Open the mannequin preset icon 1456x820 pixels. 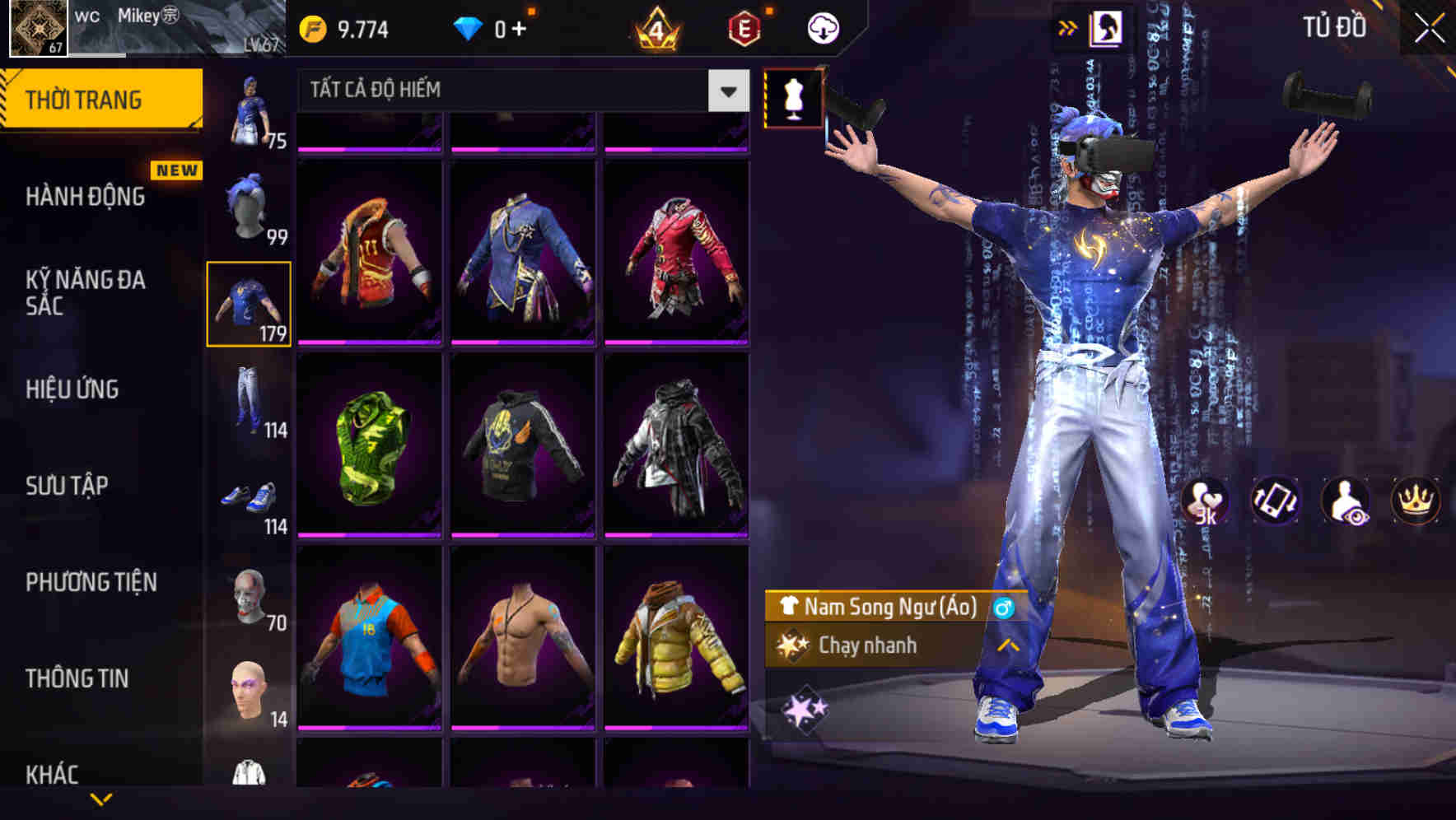click(793, 99)
